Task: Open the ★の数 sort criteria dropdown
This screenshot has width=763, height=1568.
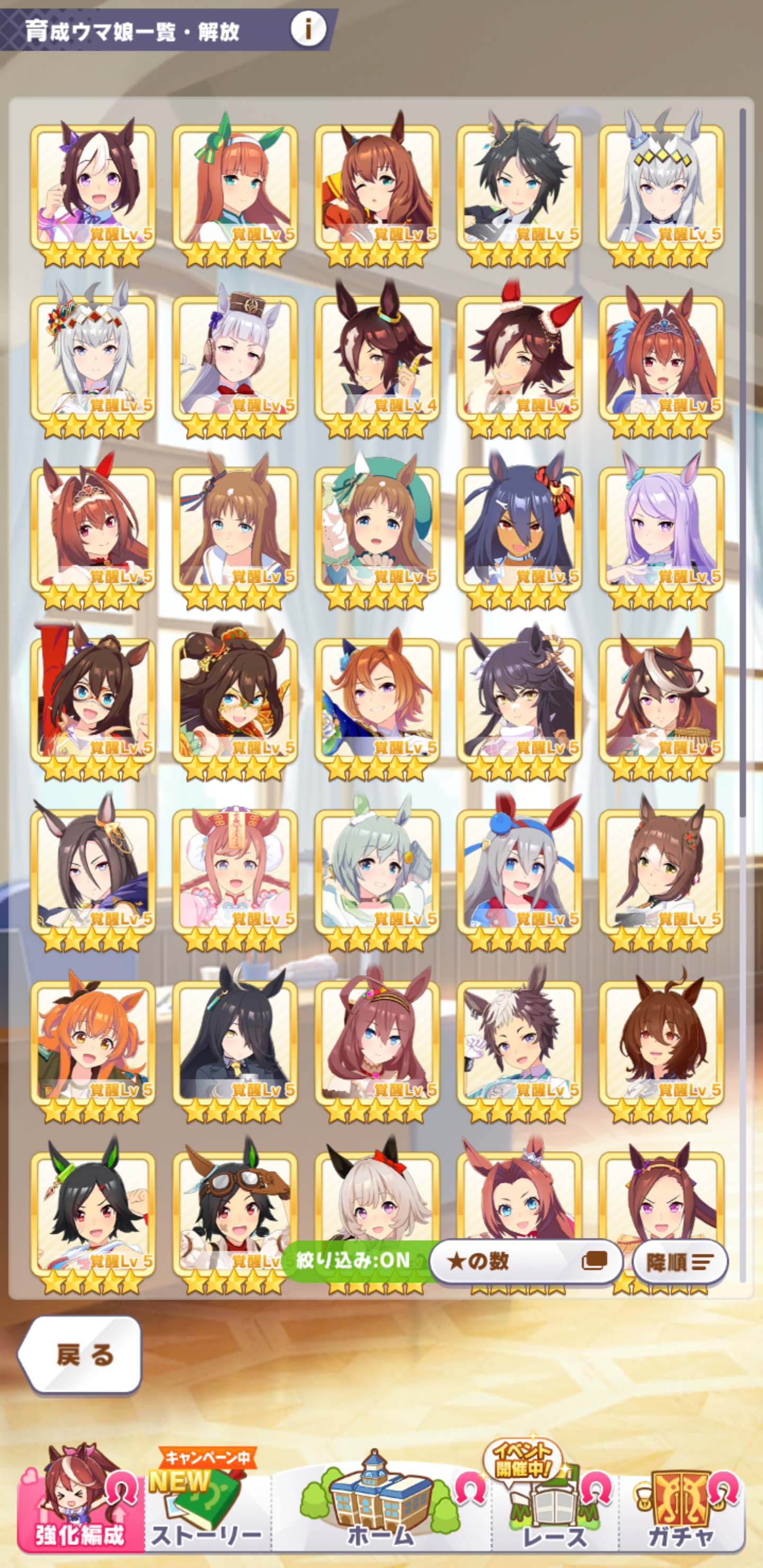Action: click(525, 1261)
